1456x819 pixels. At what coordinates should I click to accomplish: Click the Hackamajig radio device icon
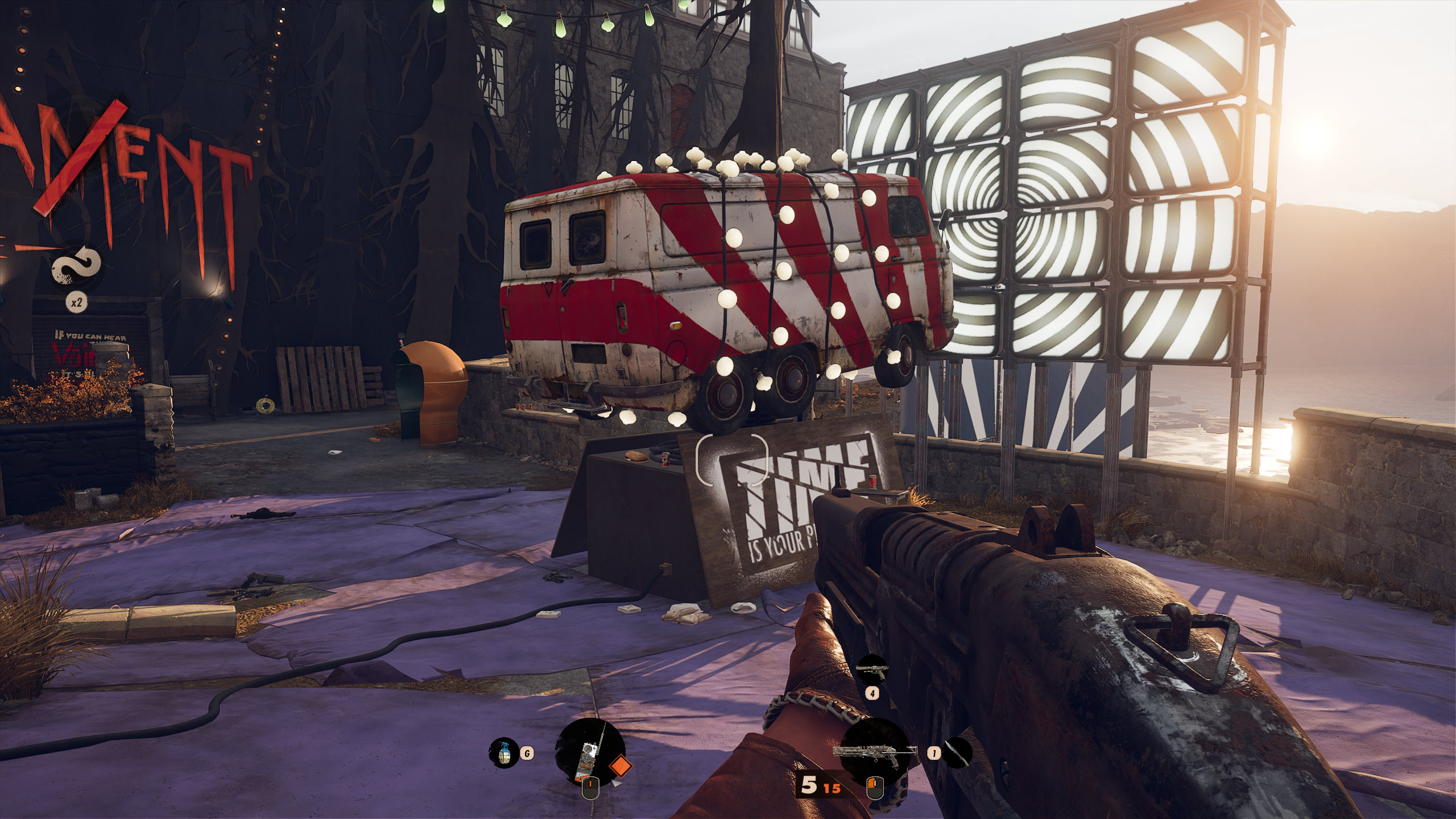(589, 752)
